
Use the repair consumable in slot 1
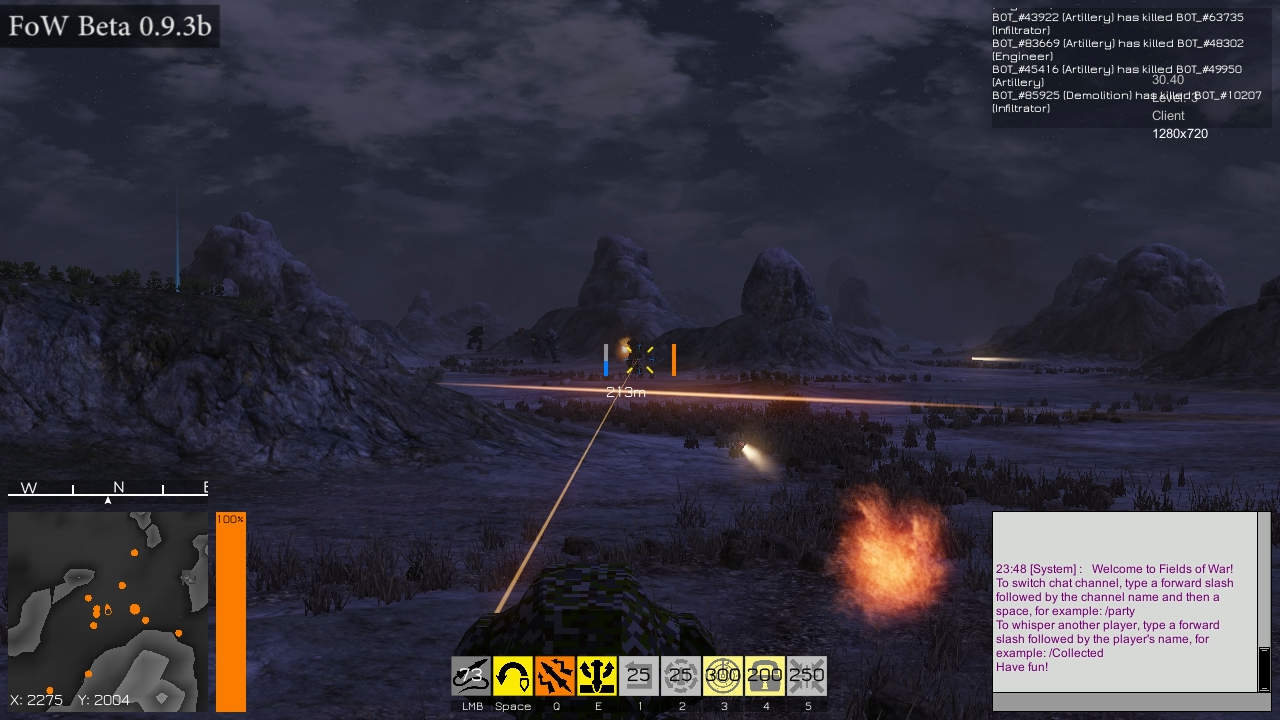[639, 675]
